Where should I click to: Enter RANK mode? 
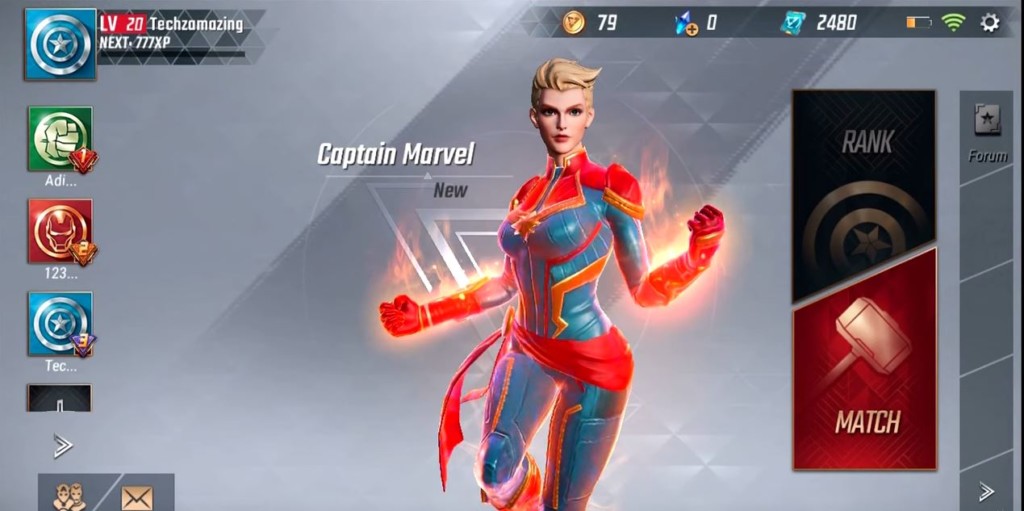865,195
